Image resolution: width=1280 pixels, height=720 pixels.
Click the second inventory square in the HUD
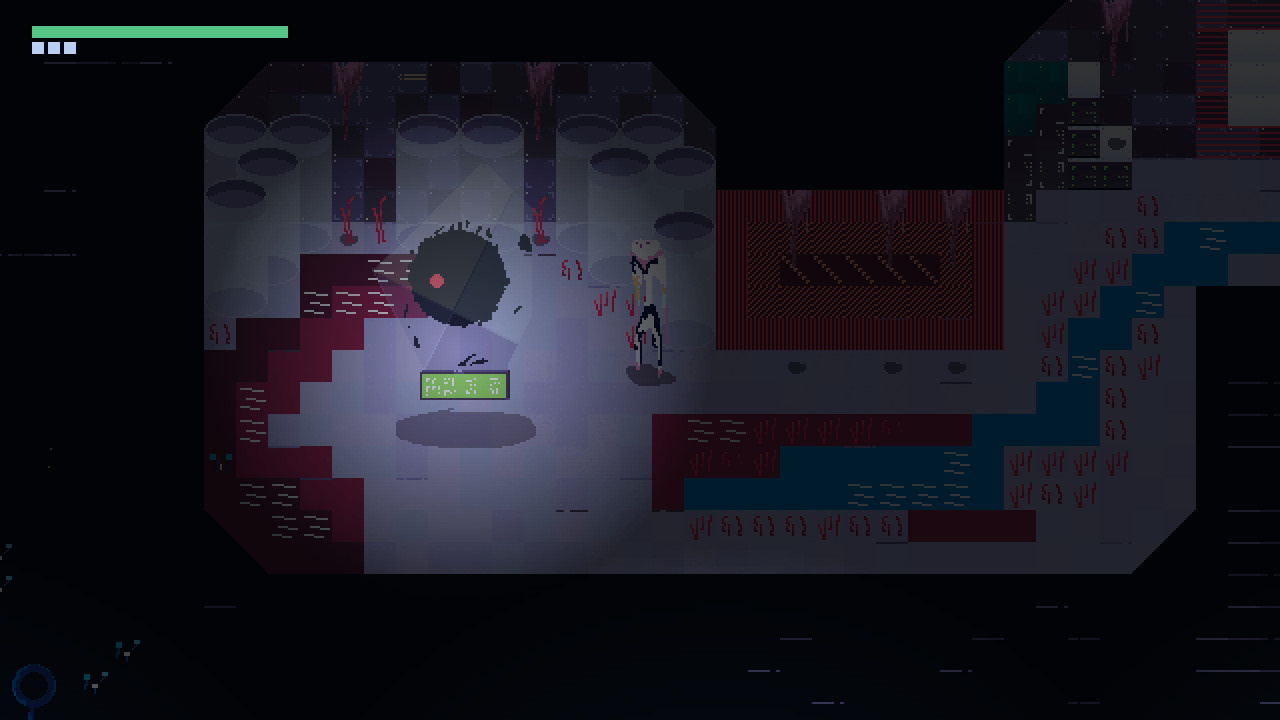pyautogui.click(x=52, y=47)
